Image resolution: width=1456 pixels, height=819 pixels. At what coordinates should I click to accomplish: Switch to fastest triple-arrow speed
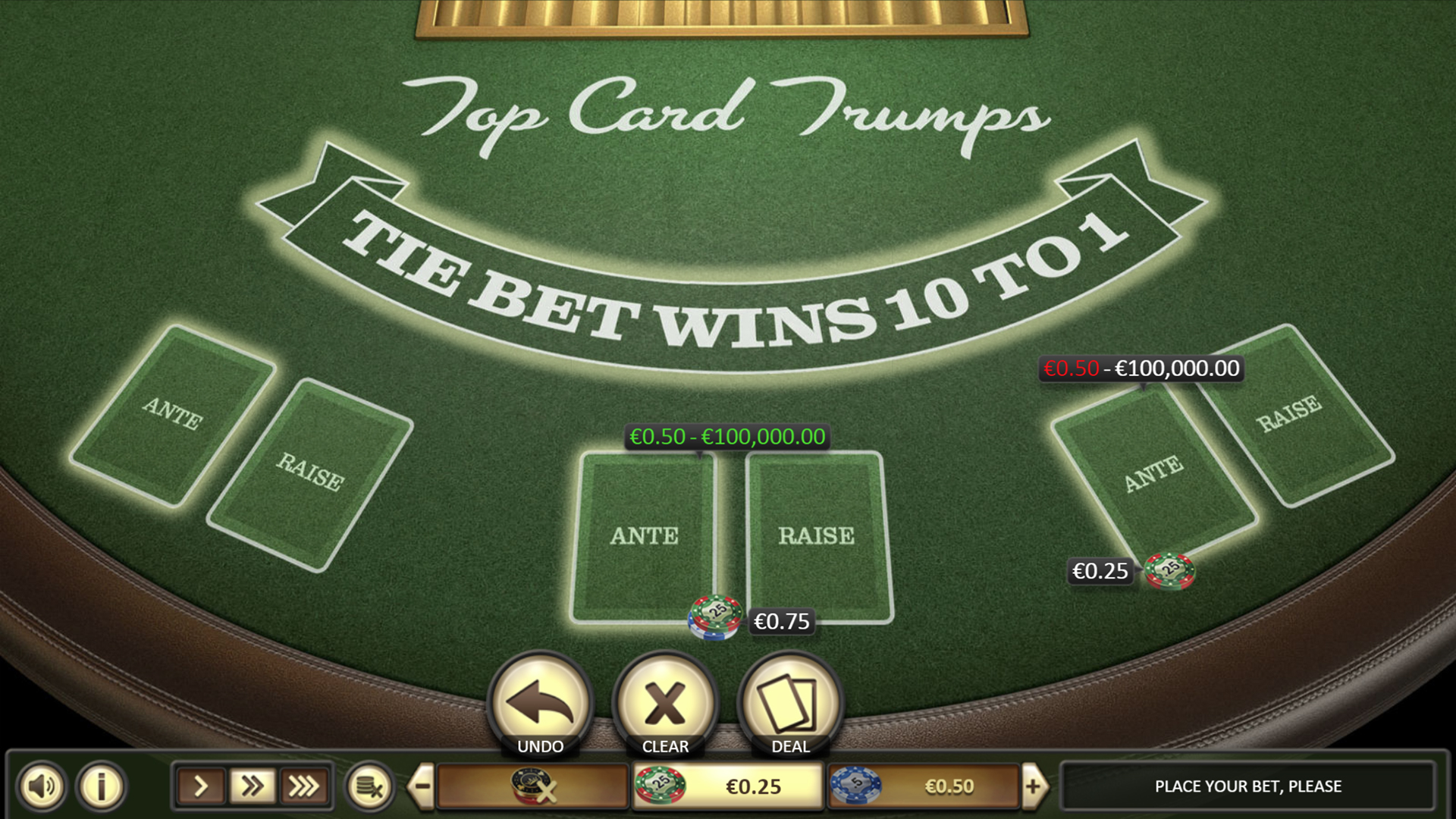click(x=302, y=786)
